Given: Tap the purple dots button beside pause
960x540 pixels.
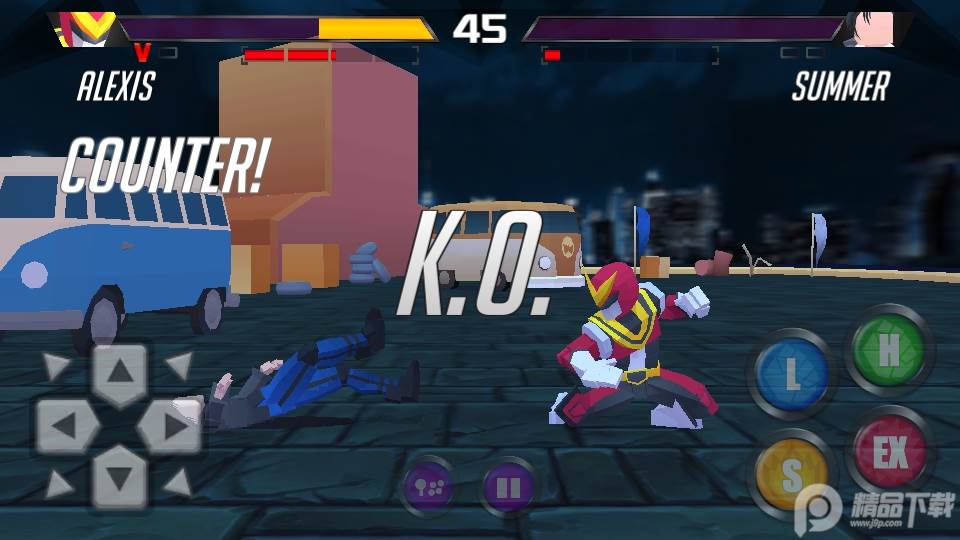Looking at the screenshot, I should click(428, 488).
